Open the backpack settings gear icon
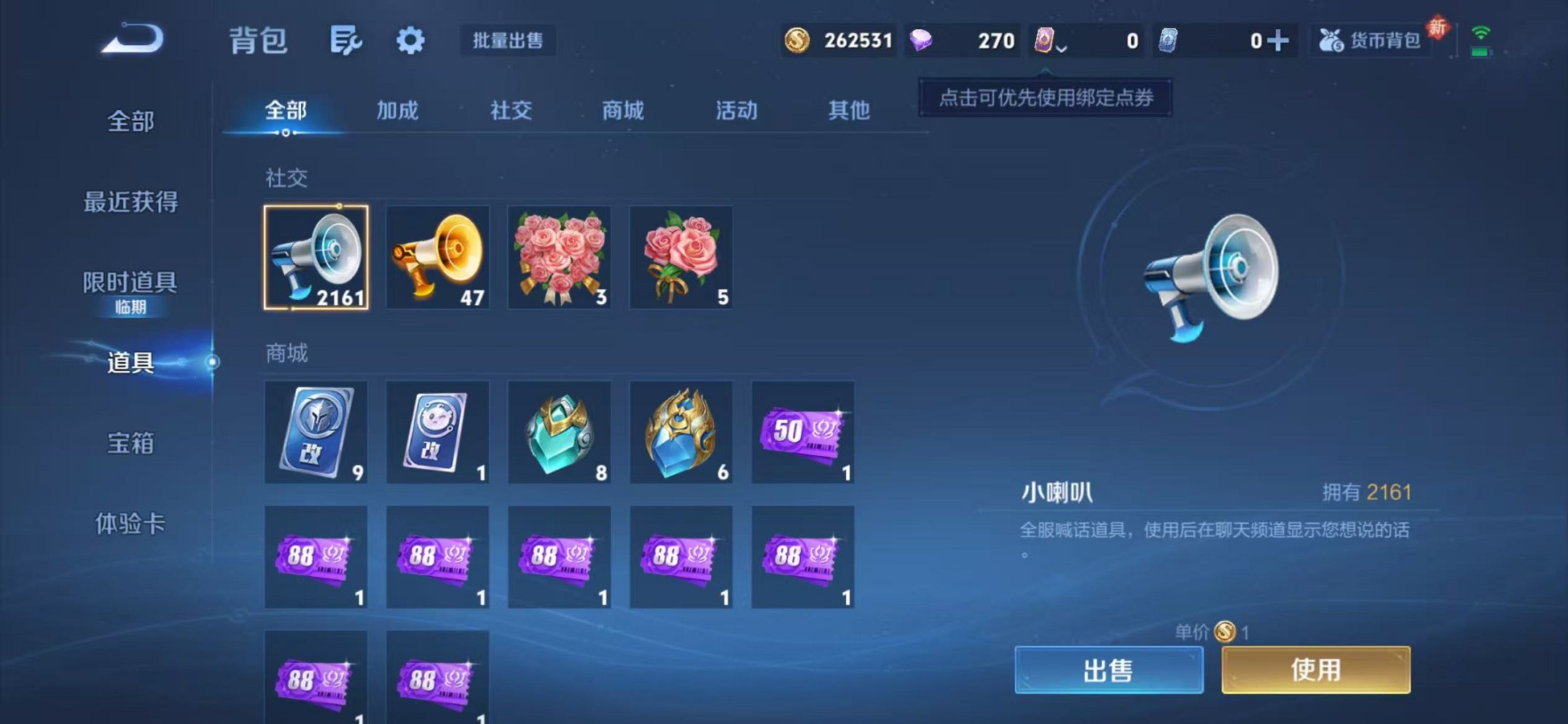 click(410, 42)
